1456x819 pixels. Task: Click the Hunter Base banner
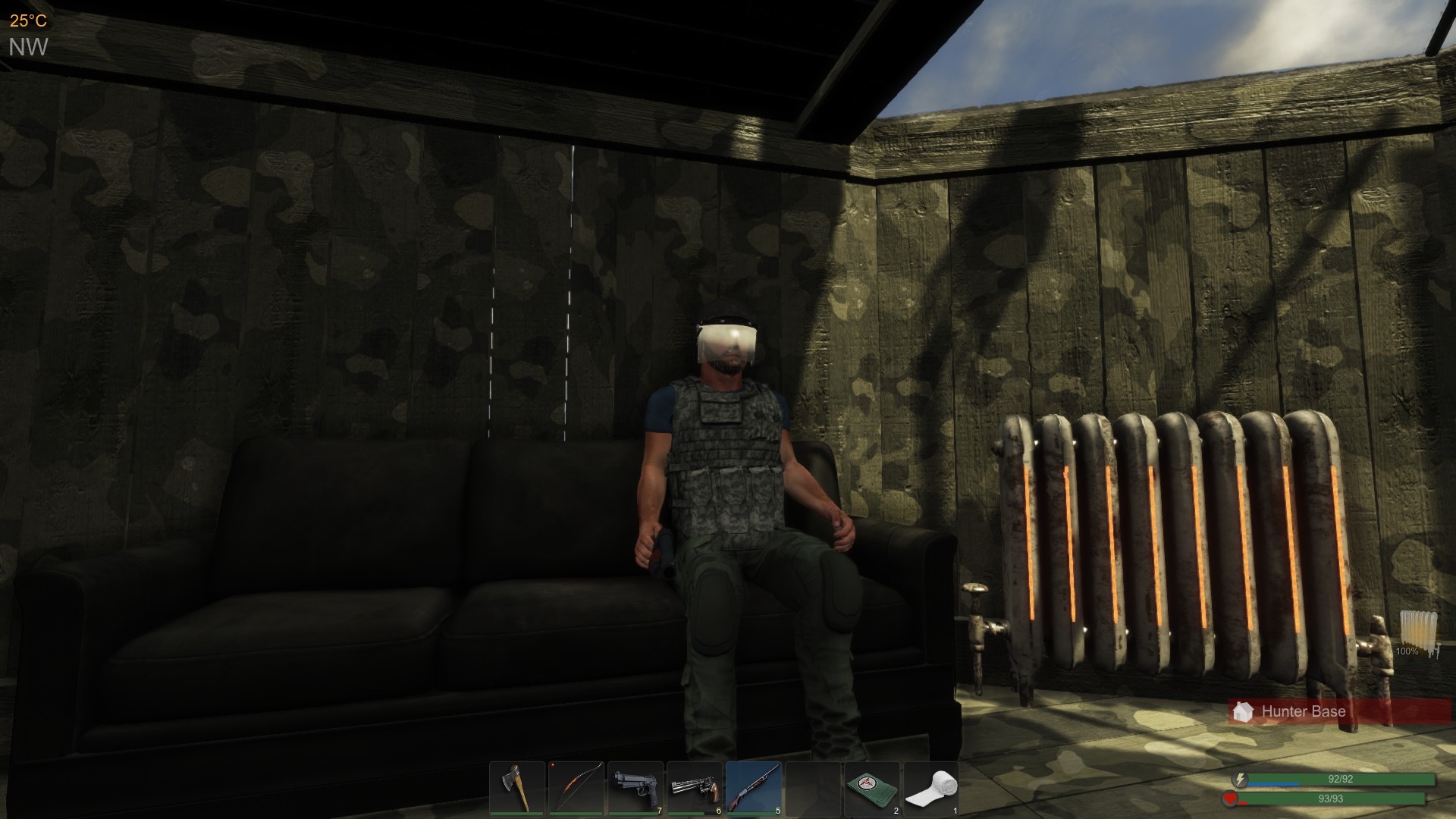(1338, 712)
